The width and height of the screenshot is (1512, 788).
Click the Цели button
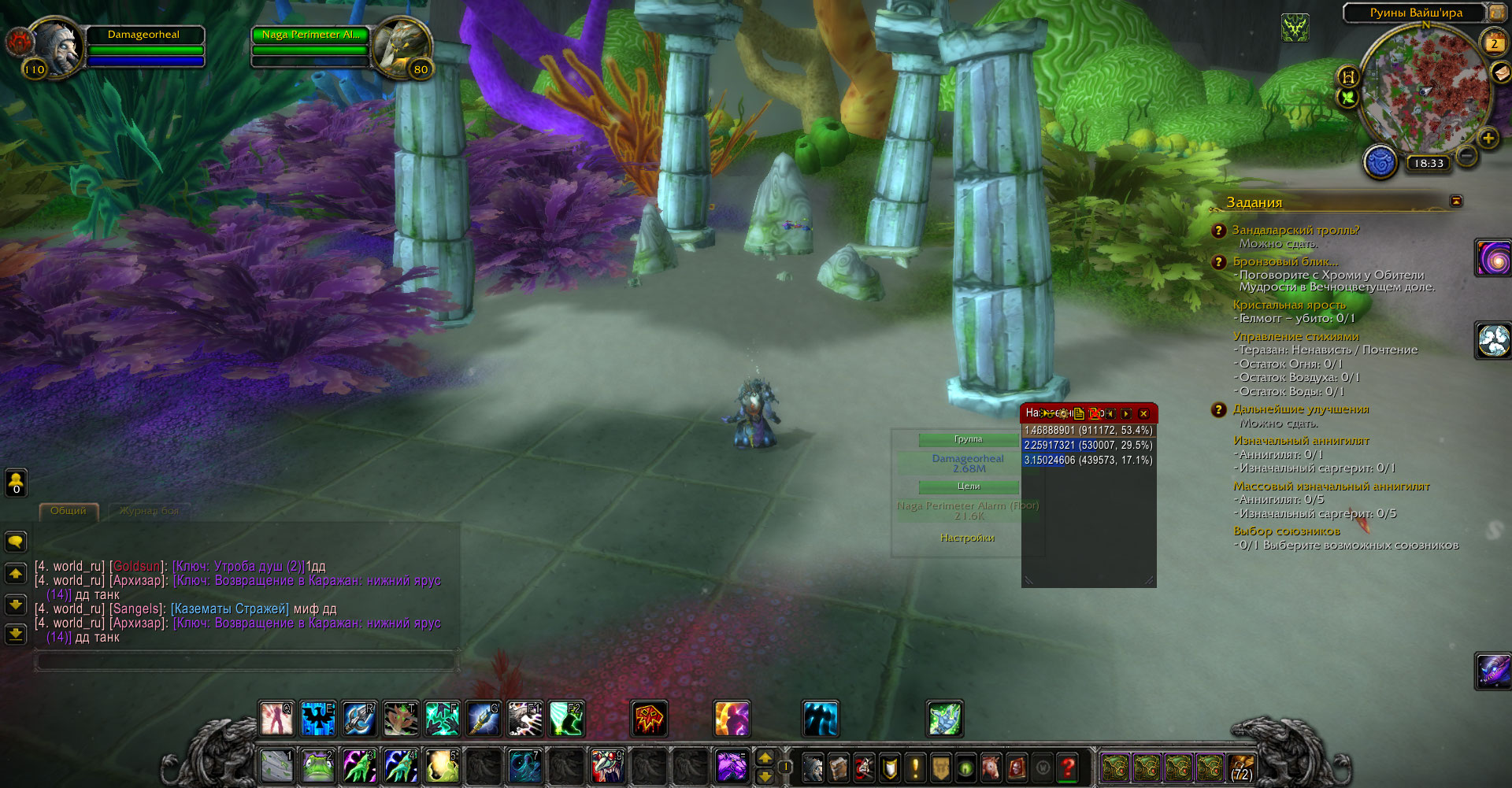click(968, 486)
